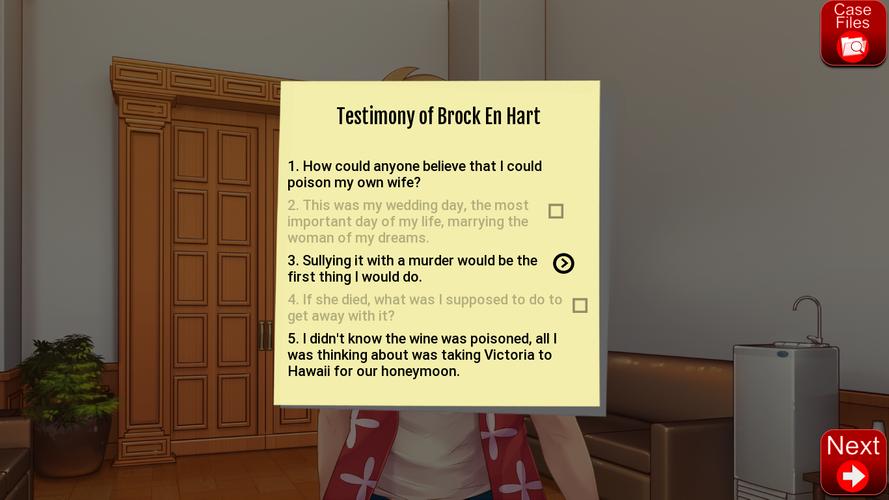The image size is (889, 500).
Task: Open the Case Files
Action: click(852, 33)
